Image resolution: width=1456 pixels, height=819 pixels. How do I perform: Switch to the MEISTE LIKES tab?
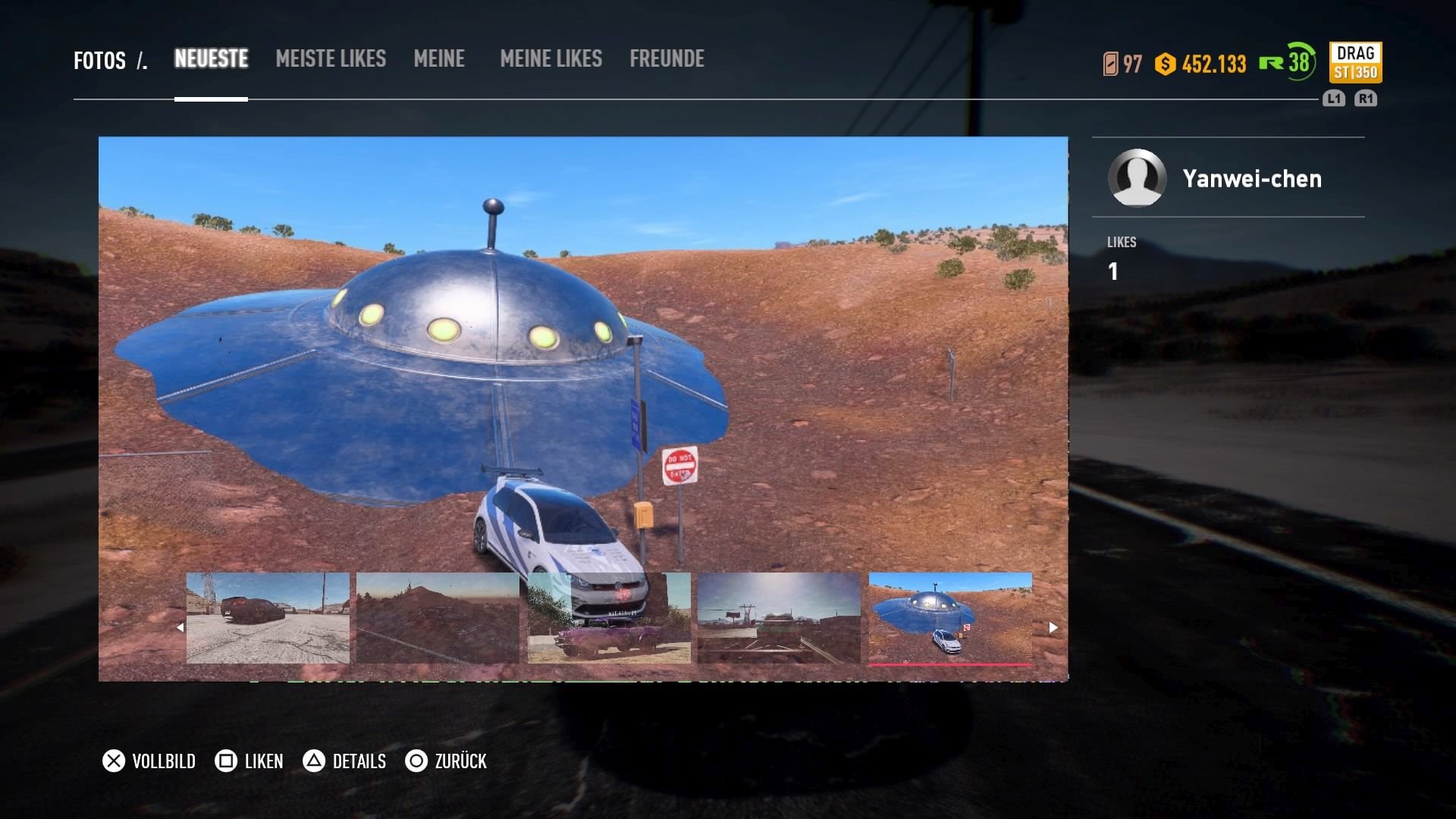[331, 59]
